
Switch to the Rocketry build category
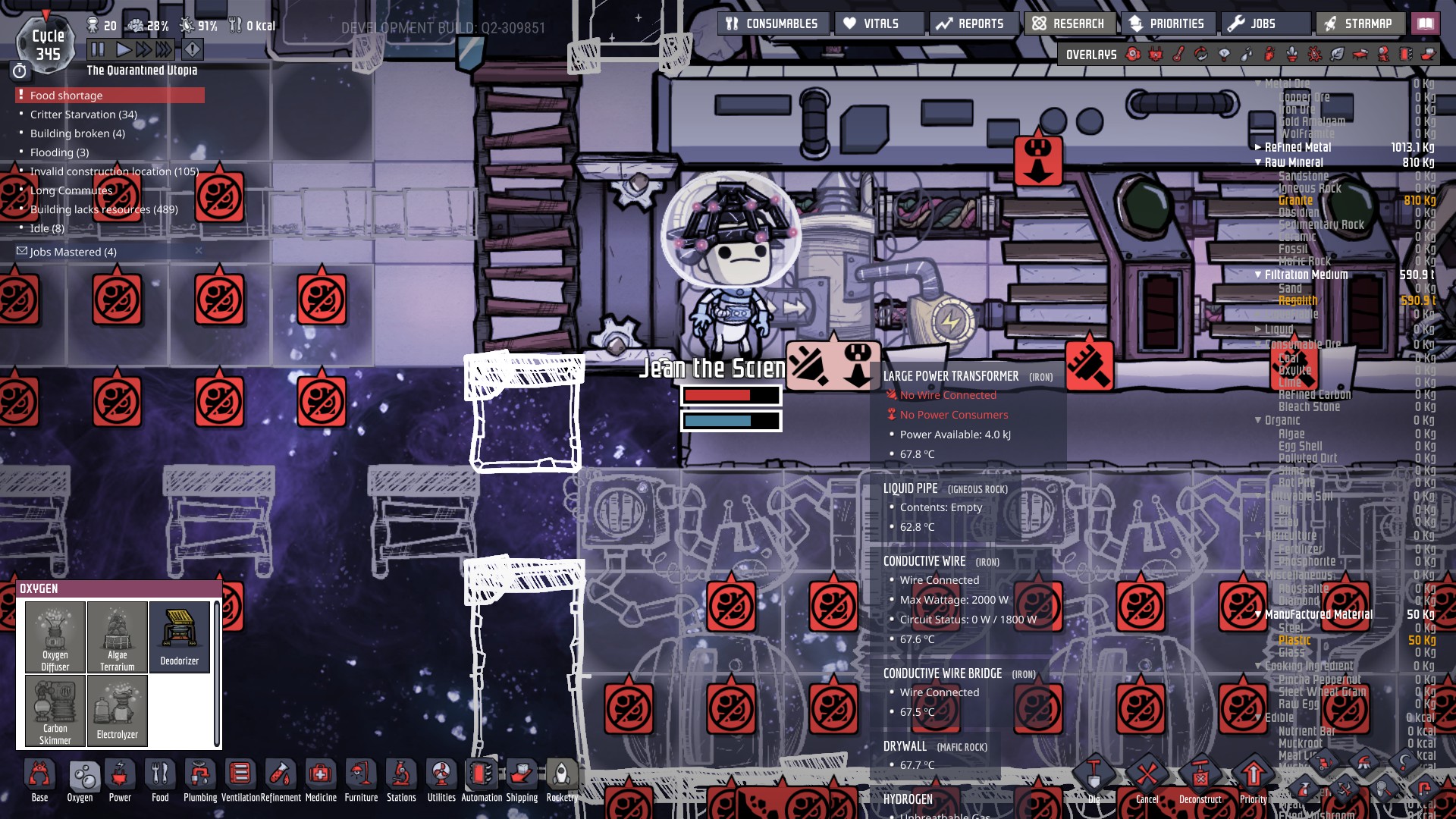coord(561,780)
